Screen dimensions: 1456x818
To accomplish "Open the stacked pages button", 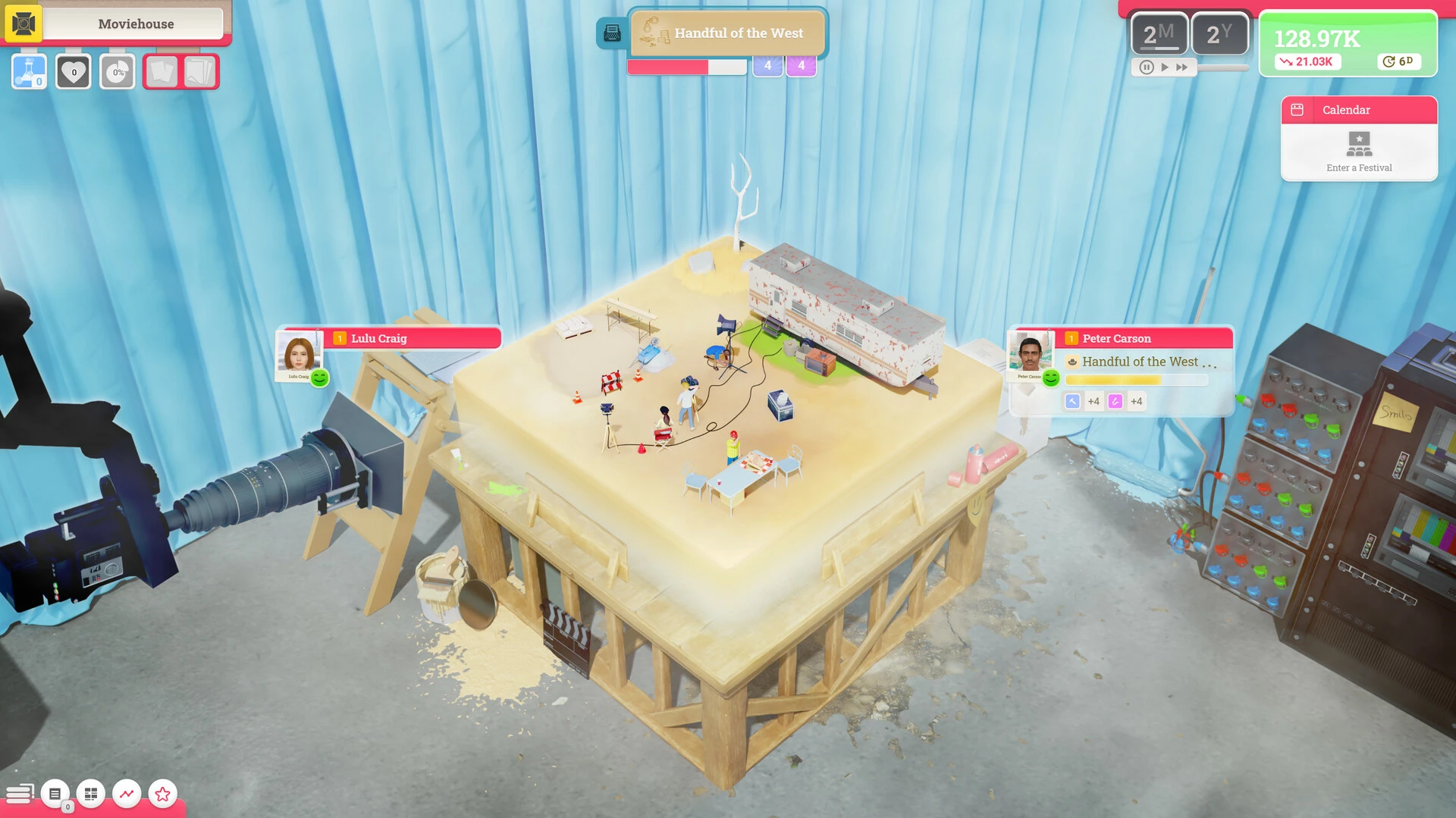I will pyautogui.click(x=199, y=72).
